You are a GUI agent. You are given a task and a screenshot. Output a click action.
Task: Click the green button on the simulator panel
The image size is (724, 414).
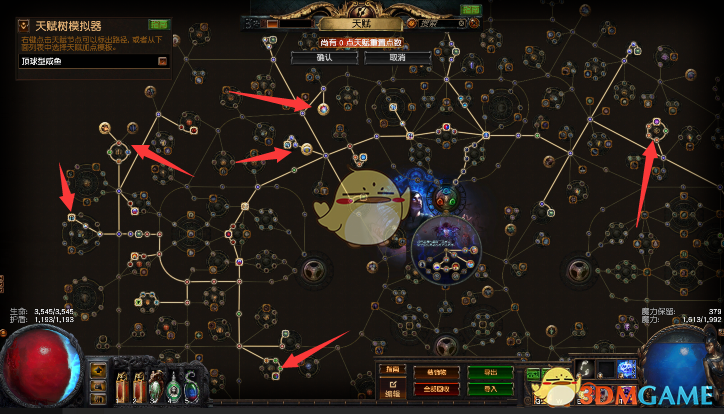[x=158, y=23]
